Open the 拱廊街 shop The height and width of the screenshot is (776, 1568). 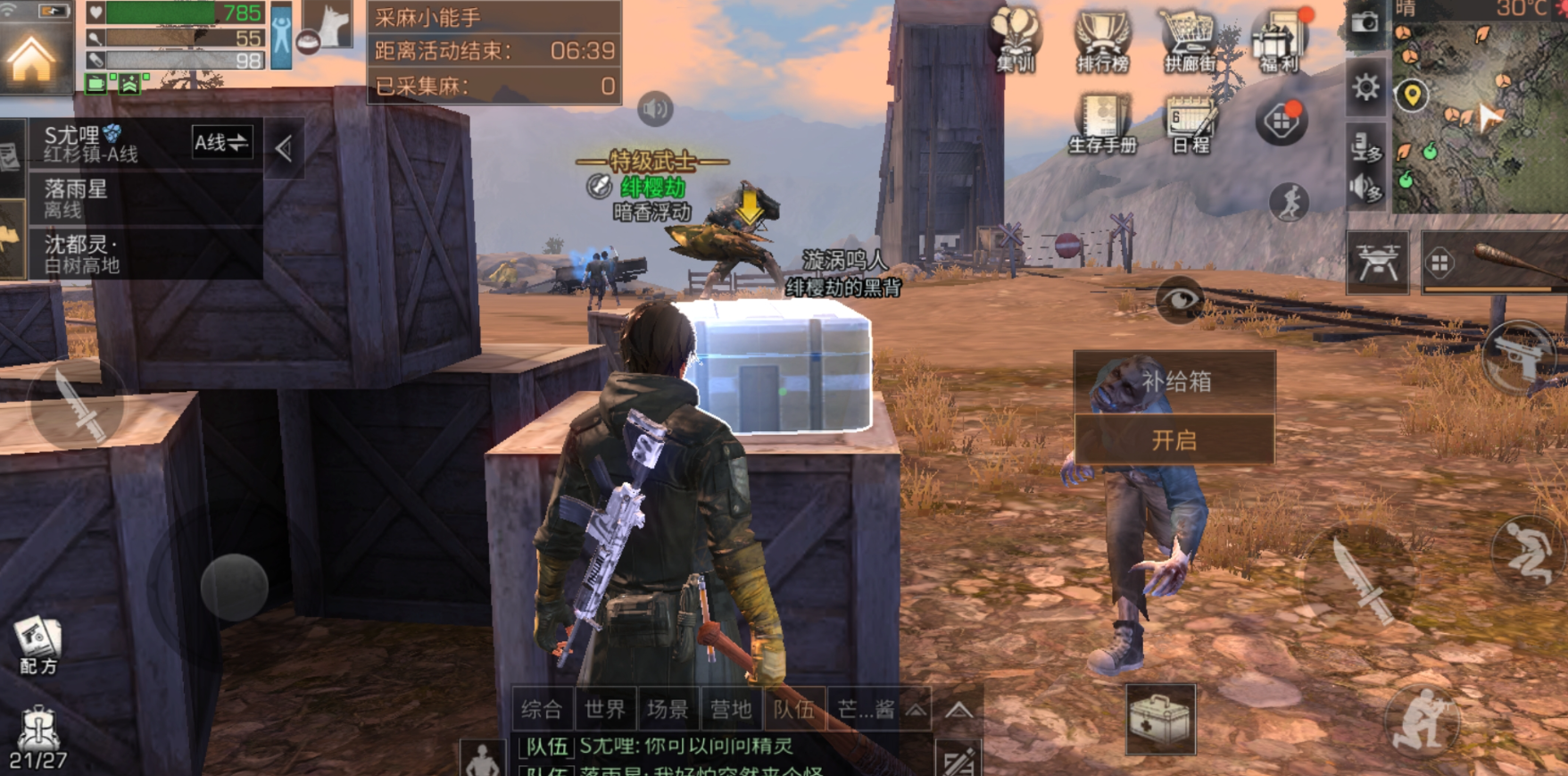(x=1190, y=40)
